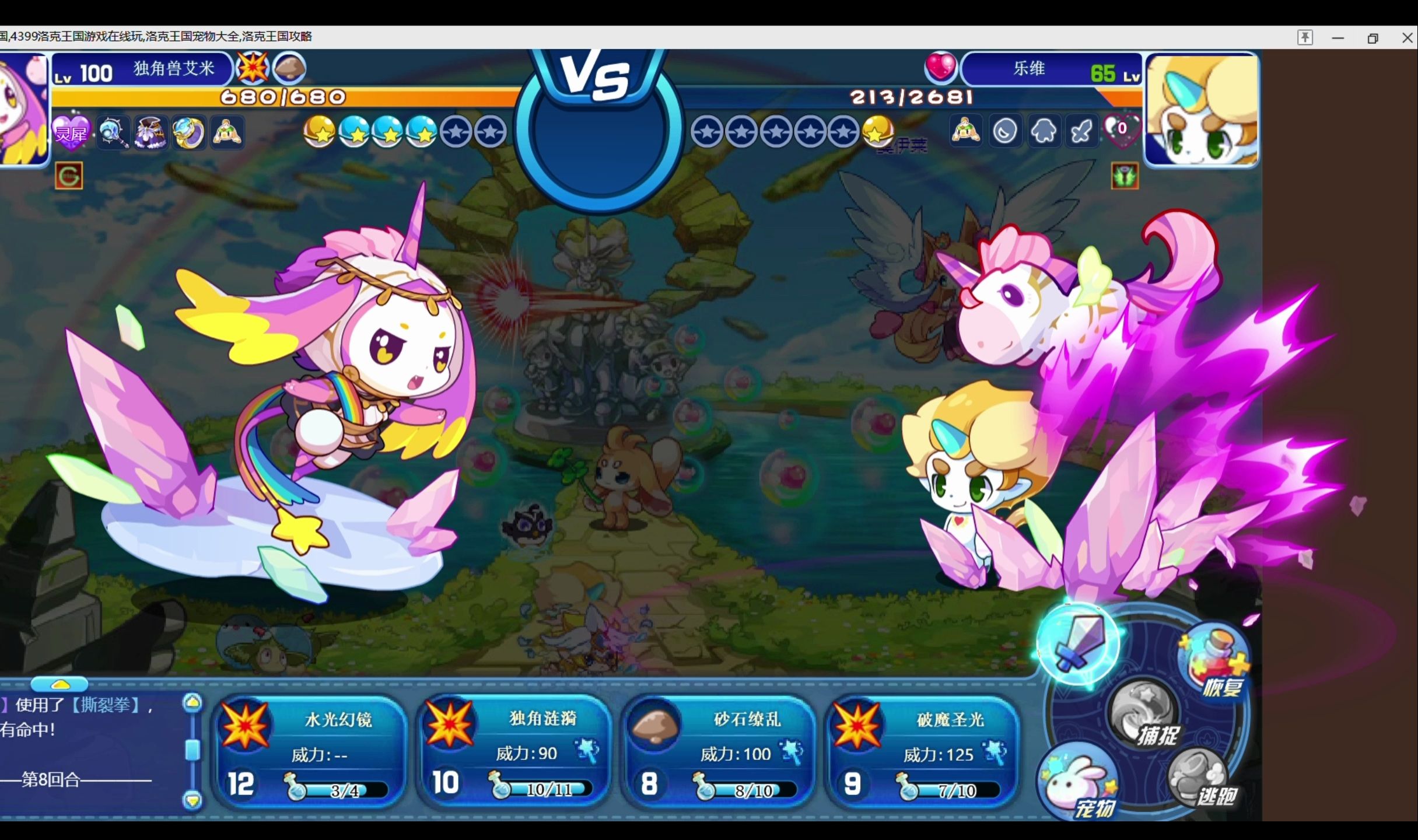Click the purple 灵犀 heart icon

[71, 132]
